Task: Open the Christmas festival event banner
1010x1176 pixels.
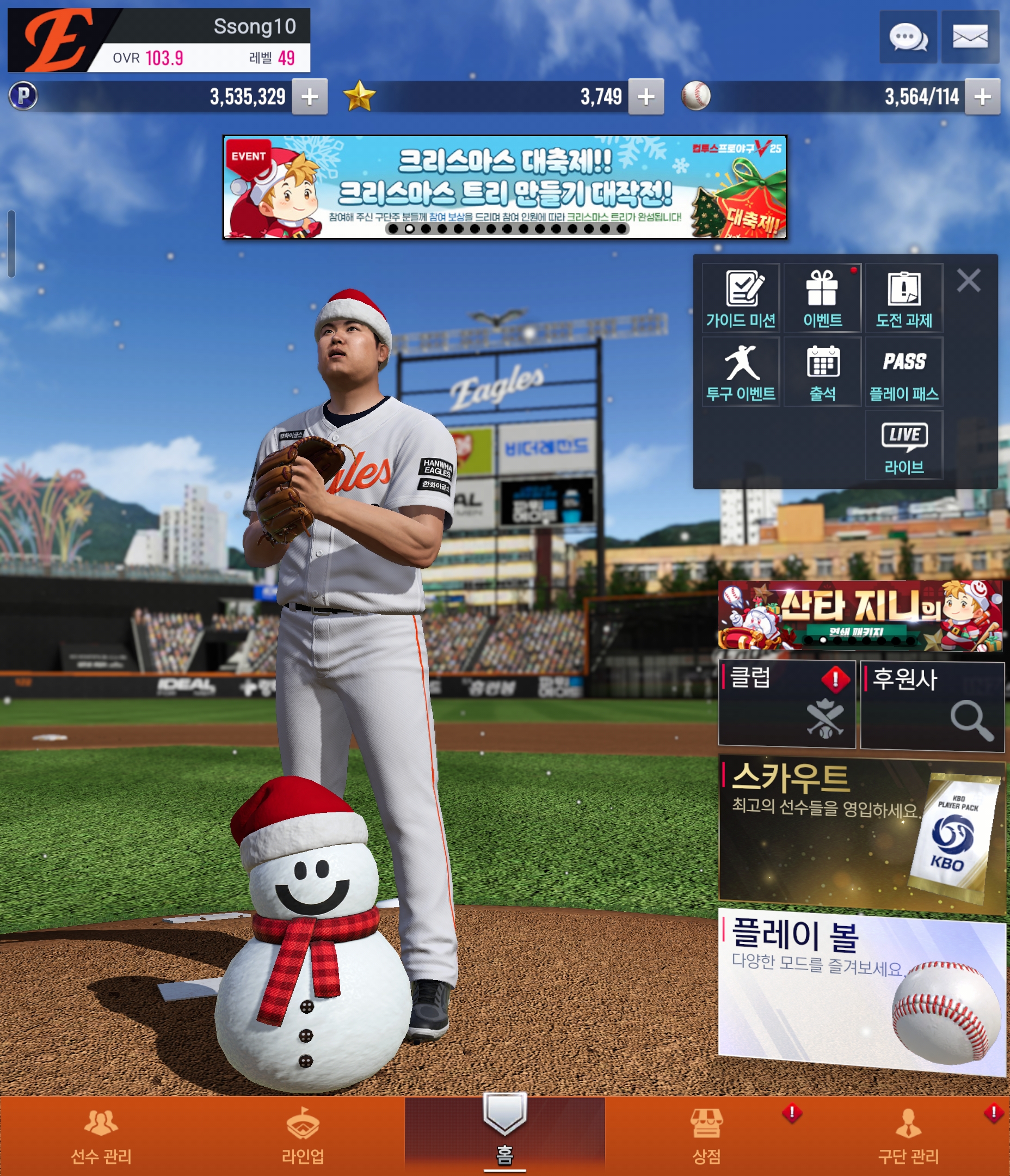Action: point(504,187)
